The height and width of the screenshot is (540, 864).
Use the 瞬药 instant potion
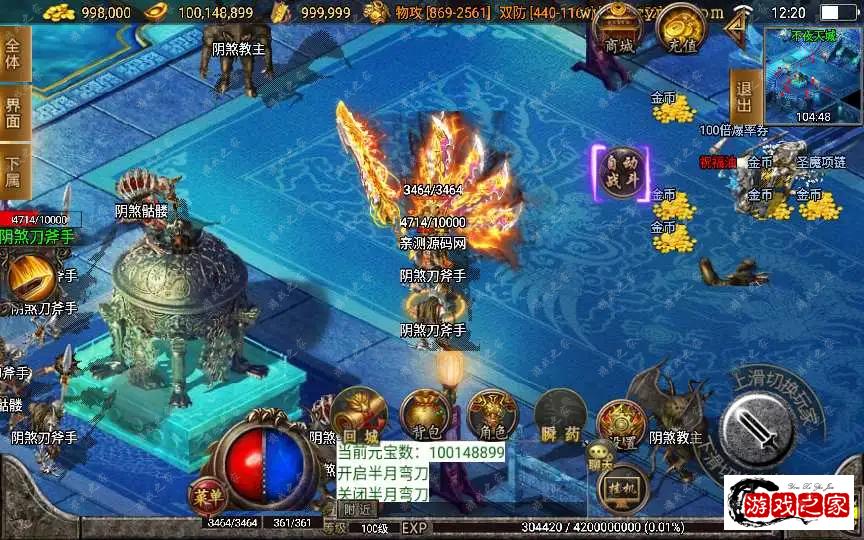[559, 415]
